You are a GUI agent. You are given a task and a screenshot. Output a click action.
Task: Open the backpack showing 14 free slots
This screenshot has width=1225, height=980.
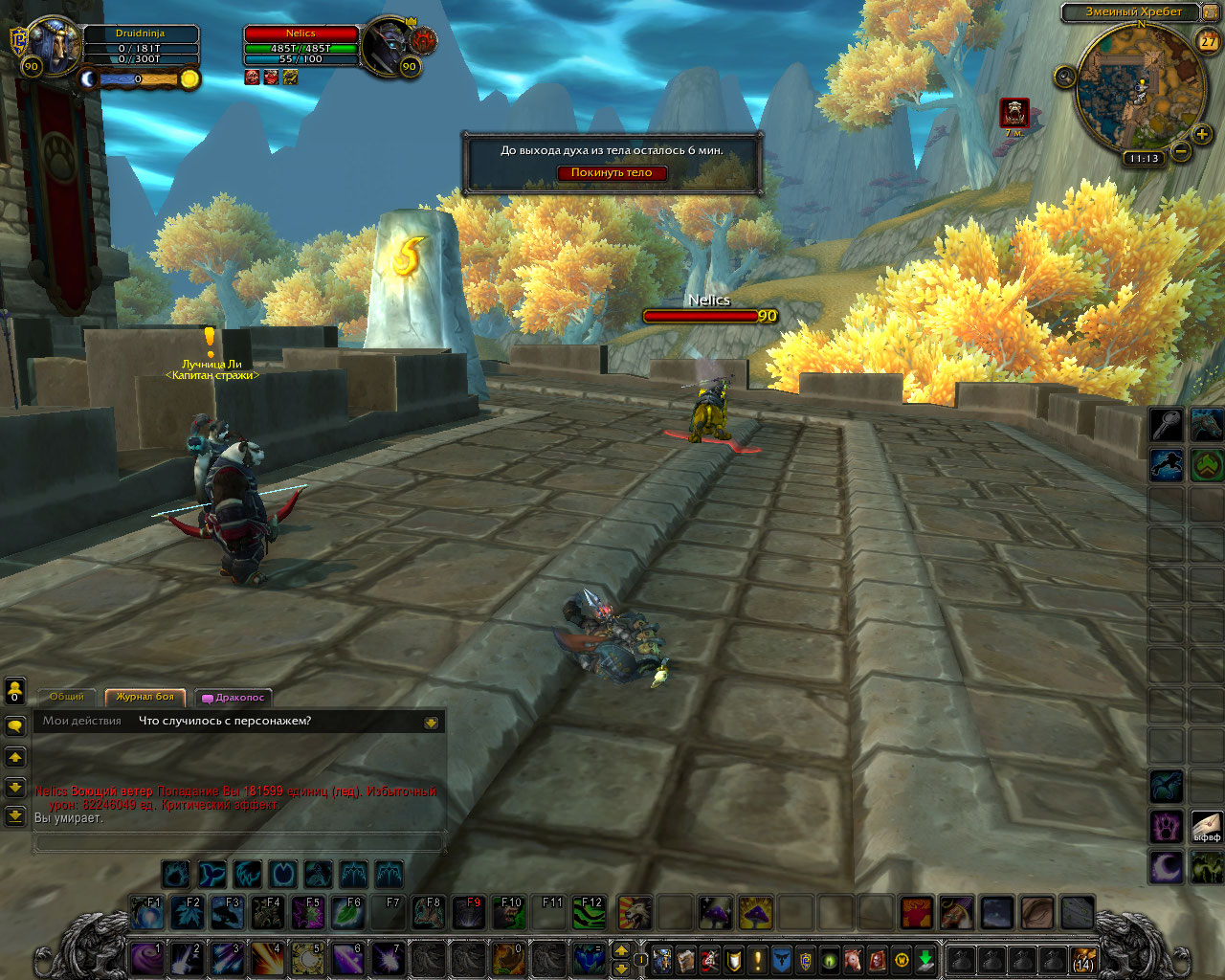pos(1082,959)
